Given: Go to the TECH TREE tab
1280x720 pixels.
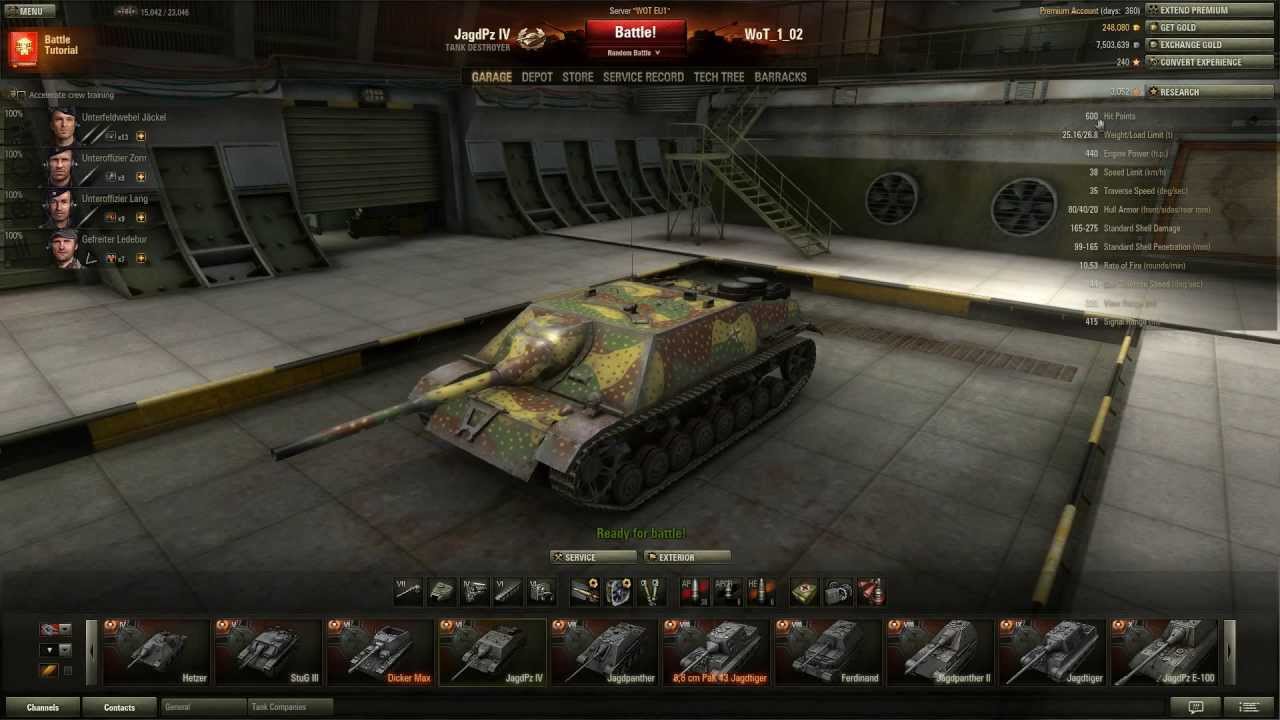Looking at the screenshot, I should (x=718, y=77).
